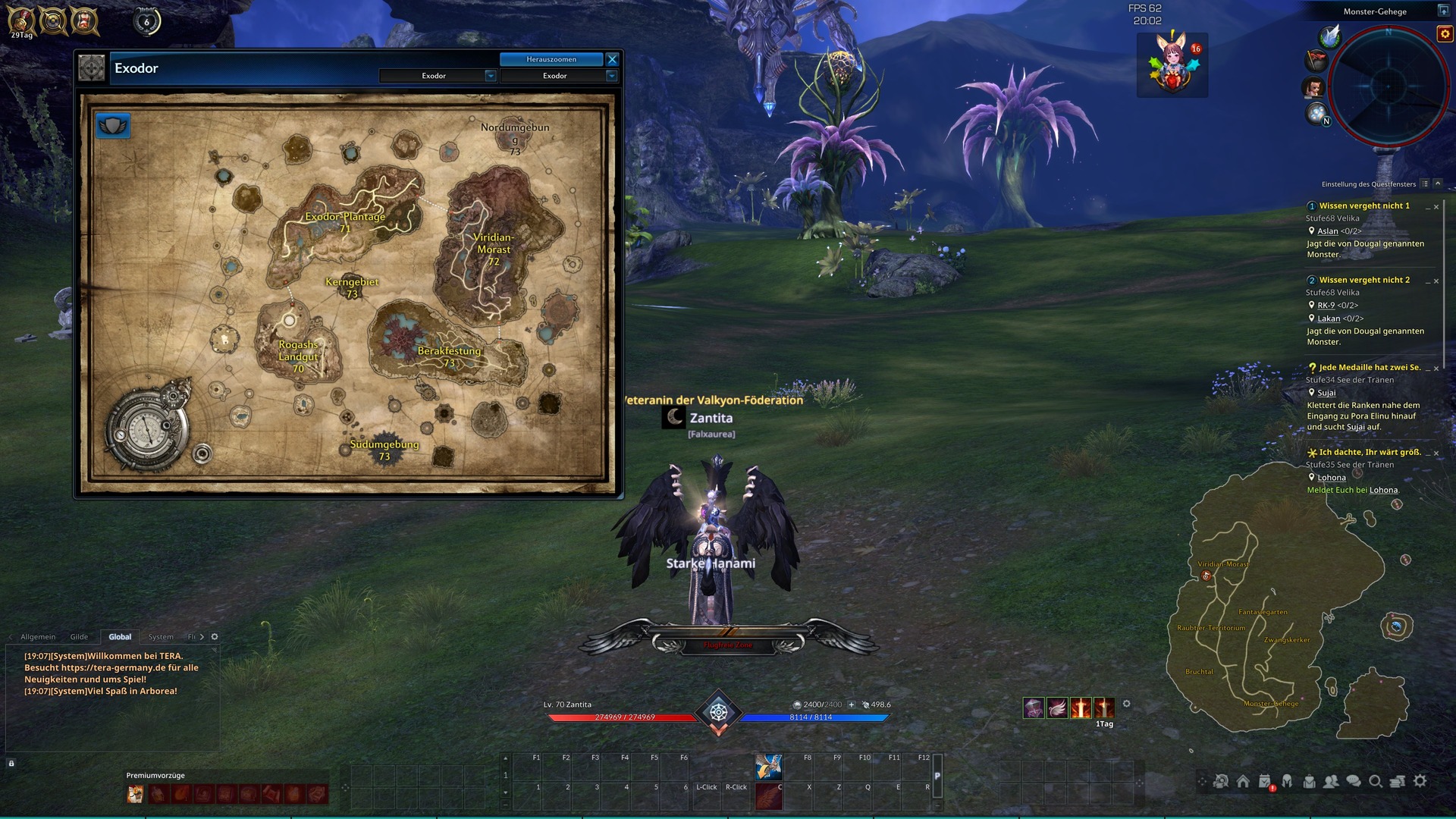Open the gear settings icon in bottom menu

point(1420,781)
